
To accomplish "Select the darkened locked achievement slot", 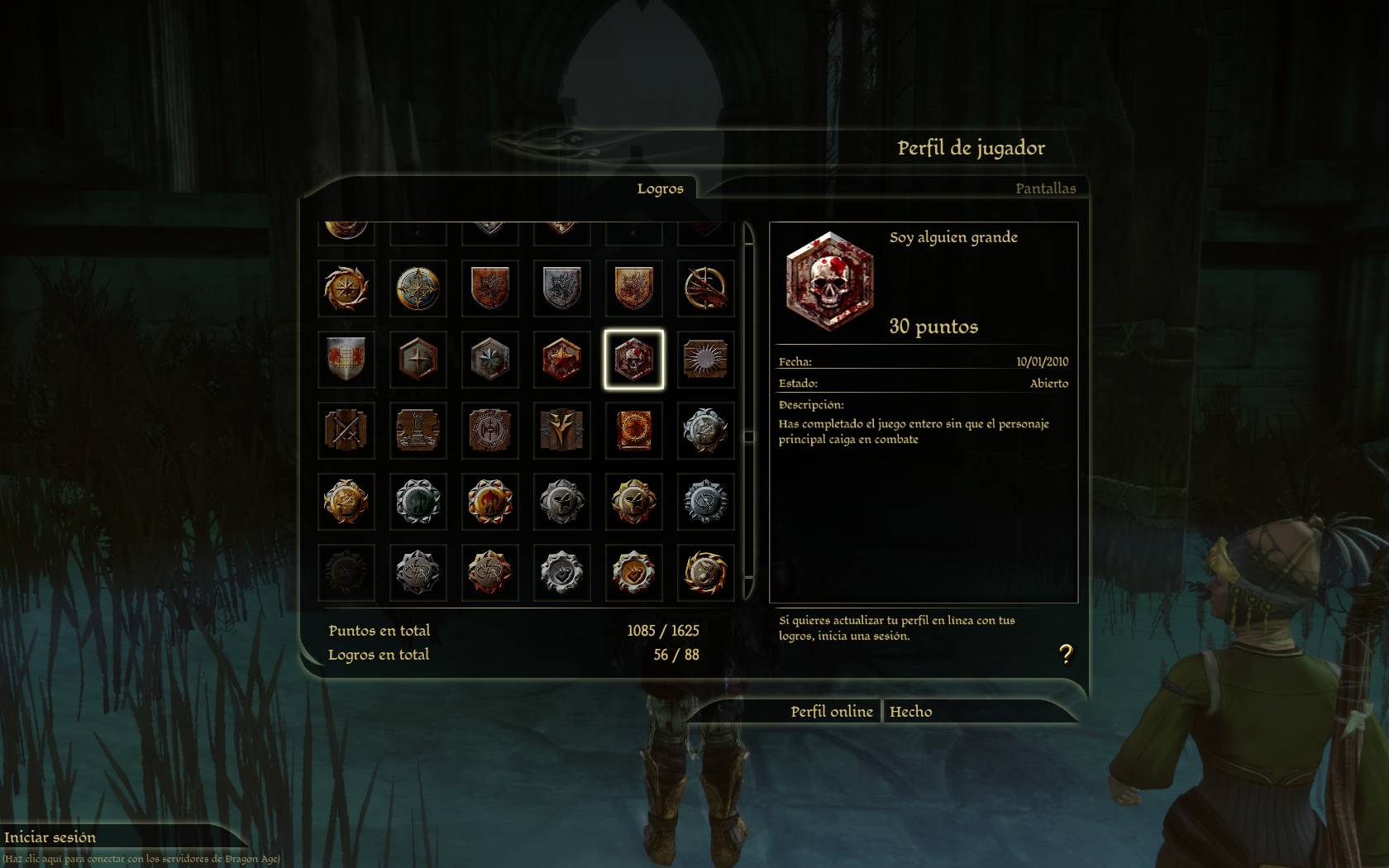I will tap(346, 573).
